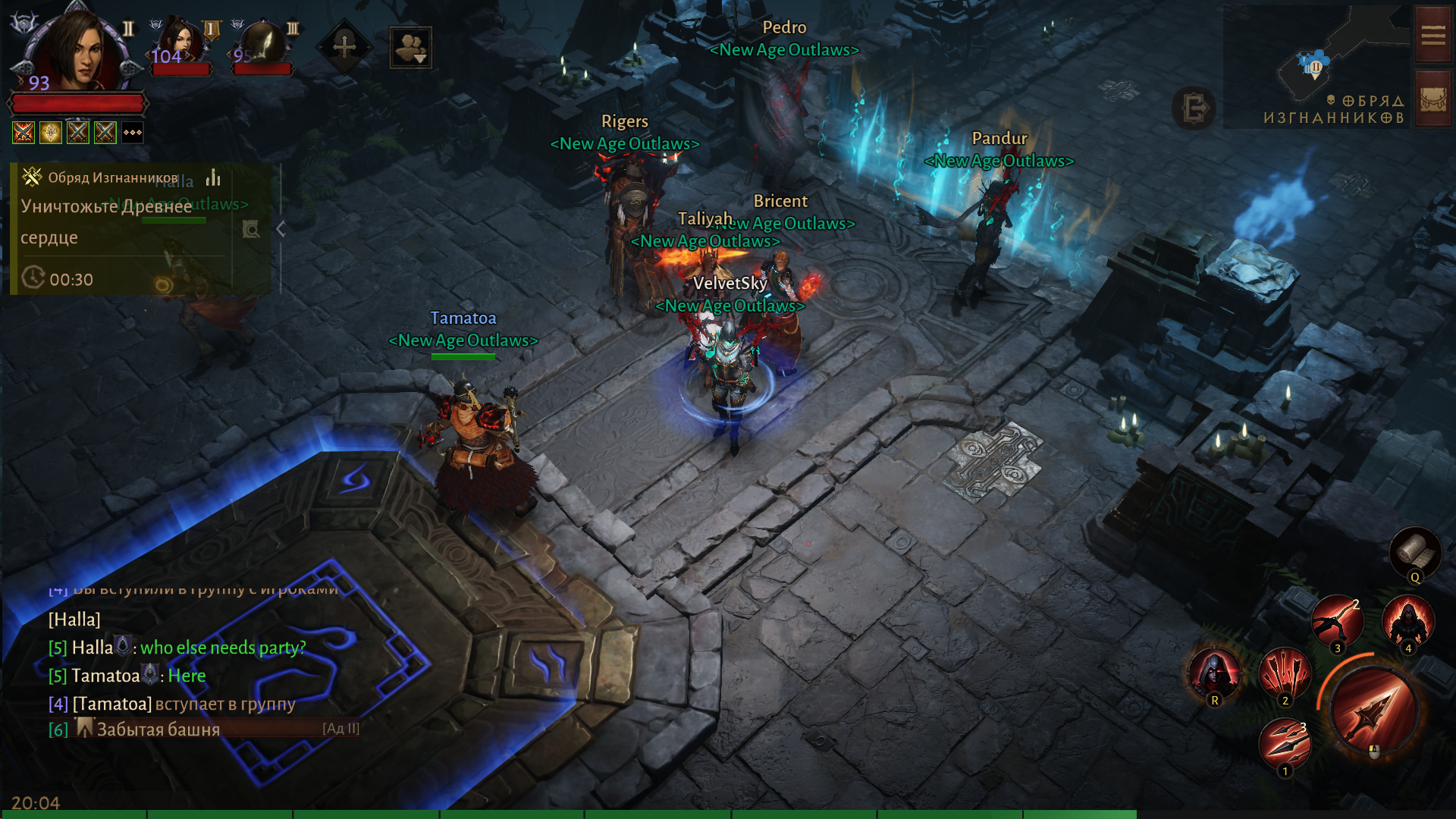The height and width of the screenshot is (819, 1456).
Task: Select the level 104 party member portrait
Action: (x=180, y=44)
